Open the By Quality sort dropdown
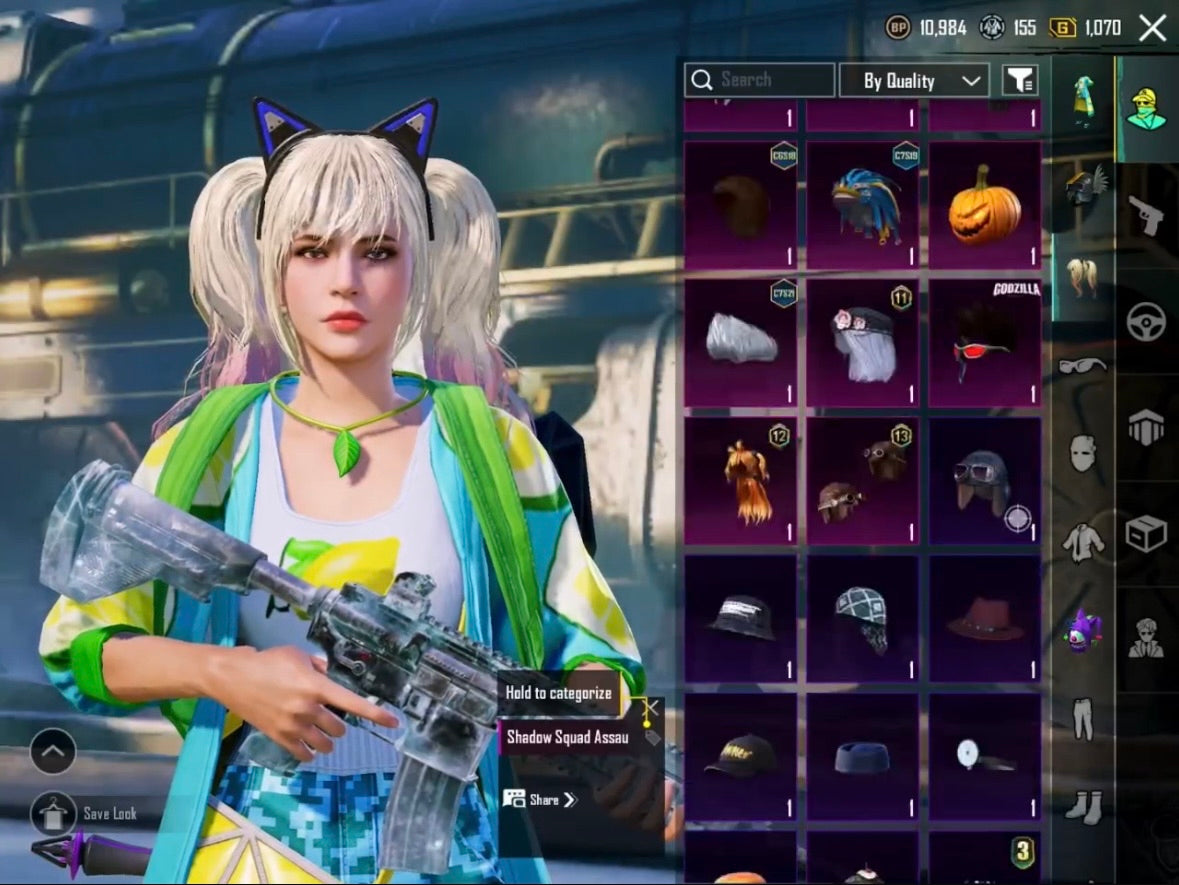The width and height of the screenshot is (1179, 885). coord(913,81)
